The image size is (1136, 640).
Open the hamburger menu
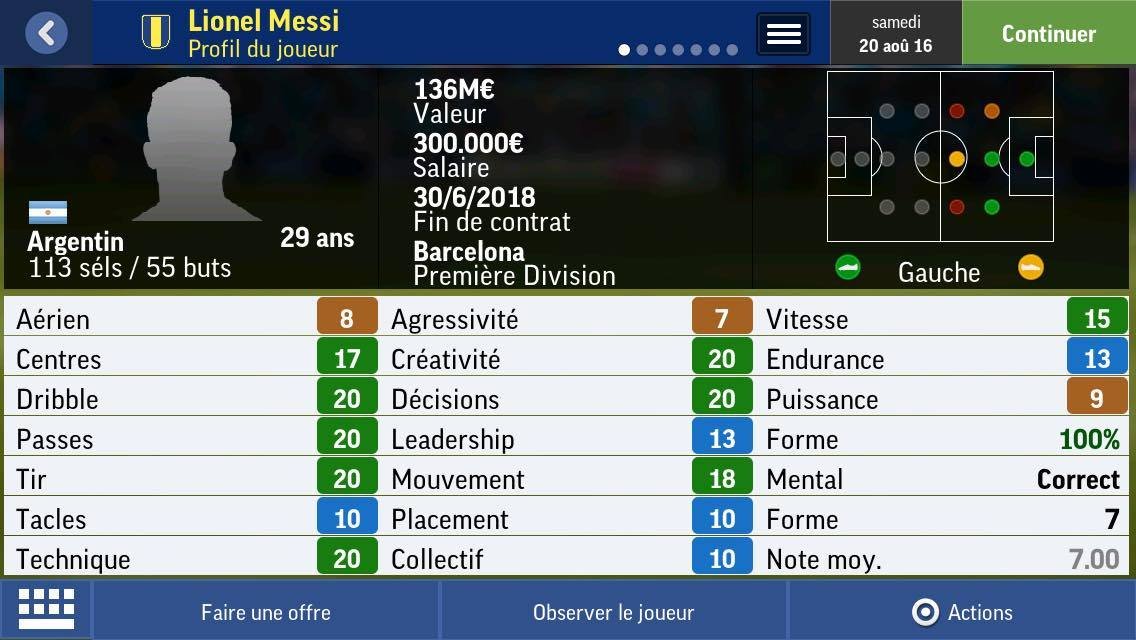click(783, 34)
